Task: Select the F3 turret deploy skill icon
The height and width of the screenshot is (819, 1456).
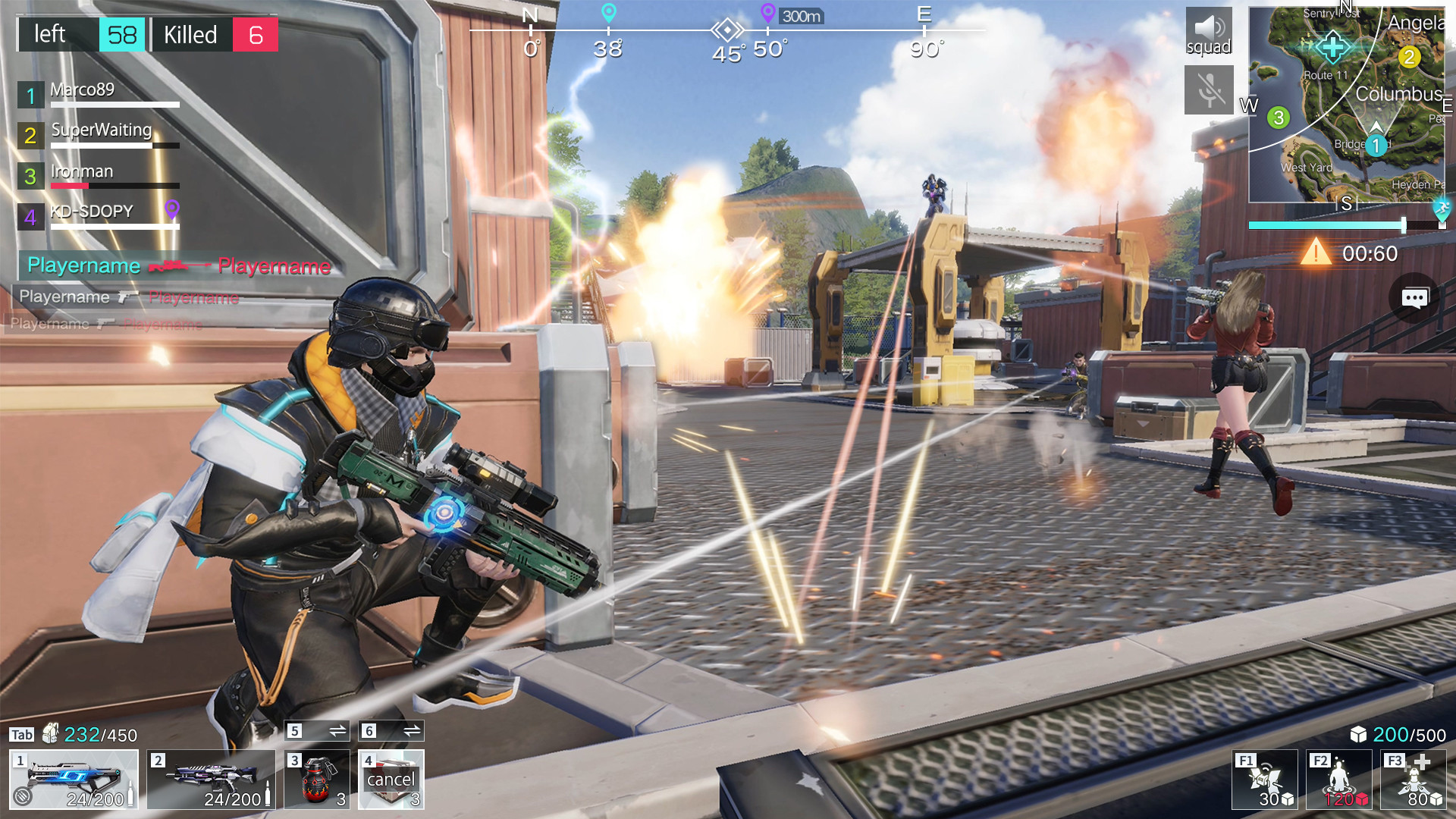Action: click(x=1412, y=780)
